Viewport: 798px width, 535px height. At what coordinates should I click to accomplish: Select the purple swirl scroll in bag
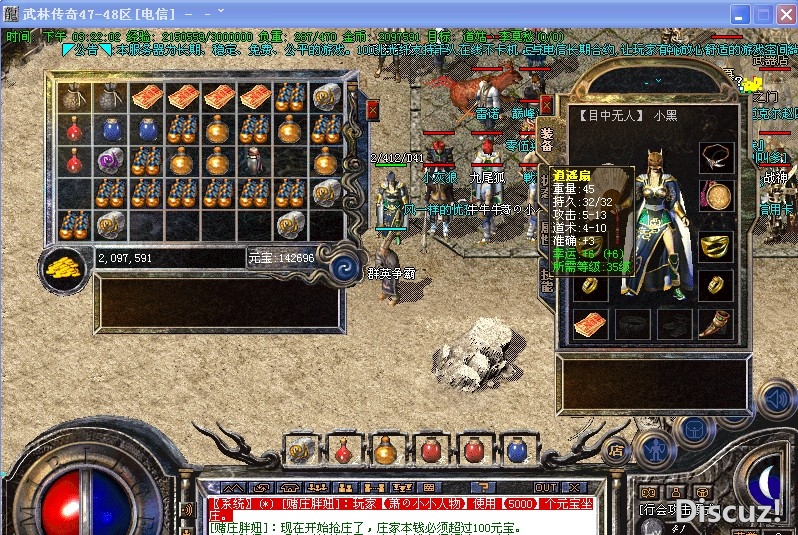[x=109, y=160]
